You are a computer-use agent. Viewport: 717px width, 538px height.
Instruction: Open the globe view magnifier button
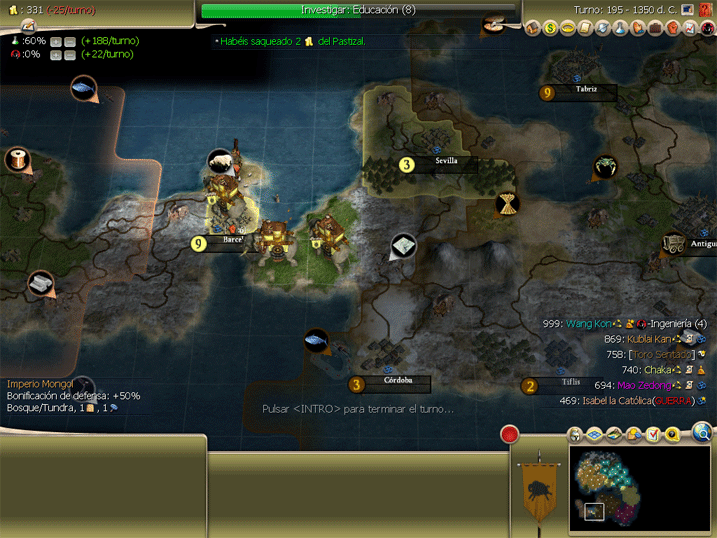coord(703,432)
